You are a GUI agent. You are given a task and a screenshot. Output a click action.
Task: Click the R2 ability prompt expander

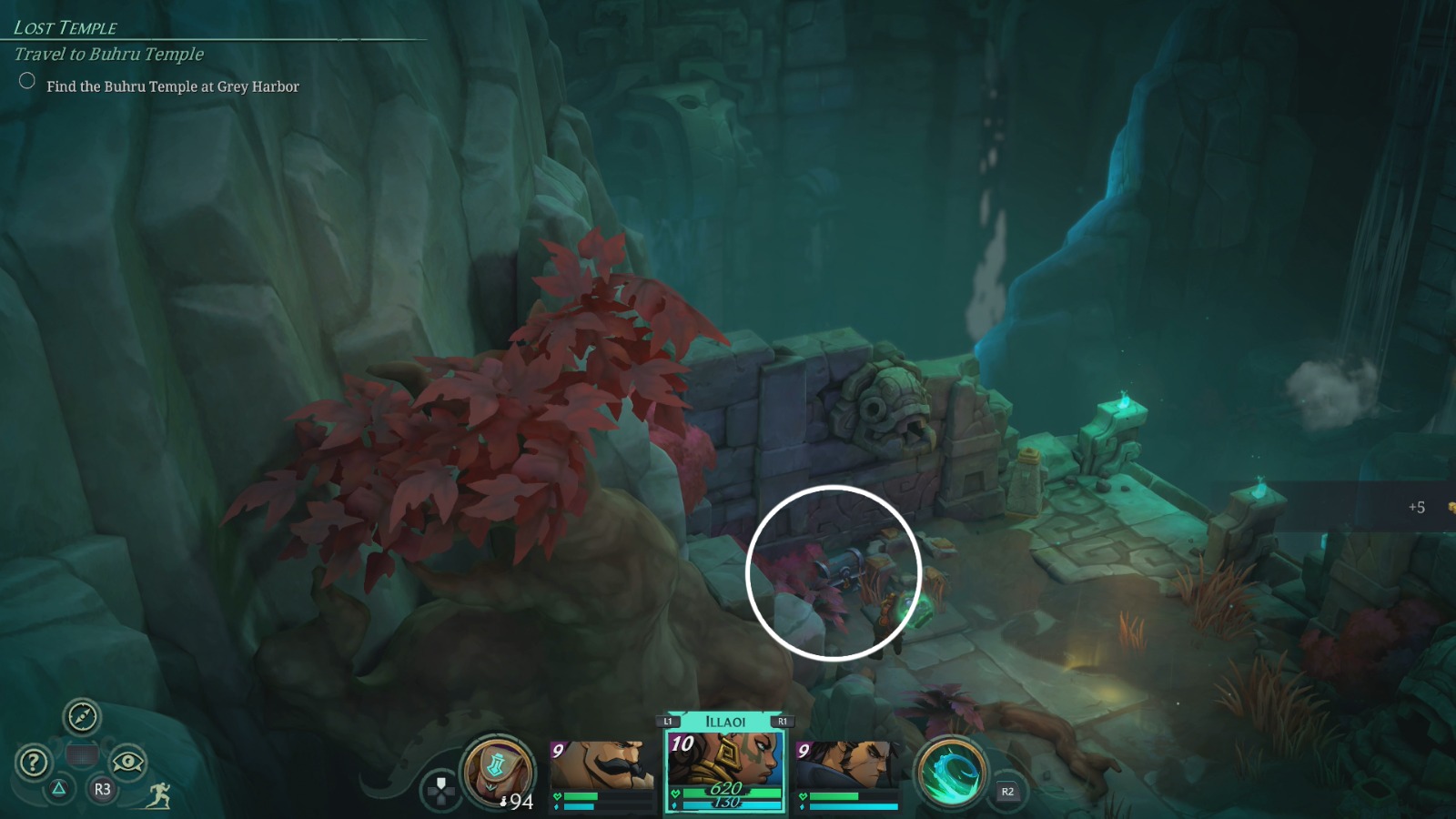(1006, 792)
